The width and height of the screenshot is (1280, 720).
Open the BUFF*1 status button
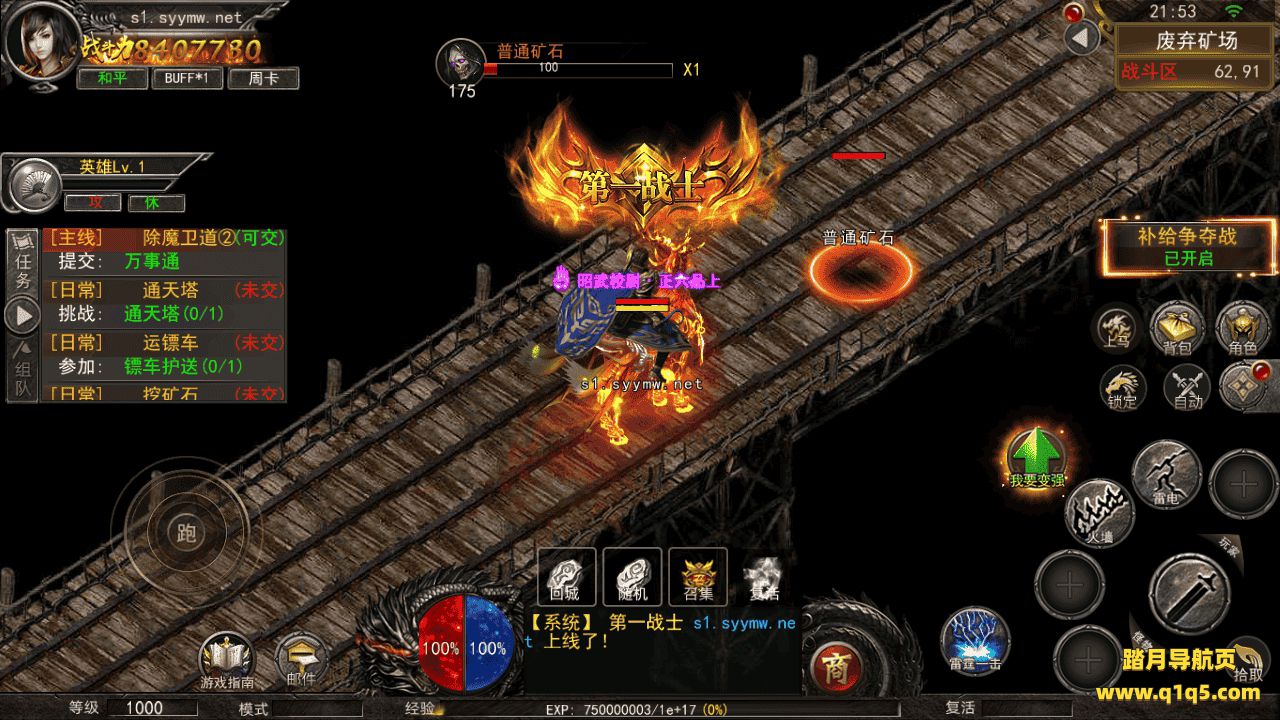(x=187, y=78)
